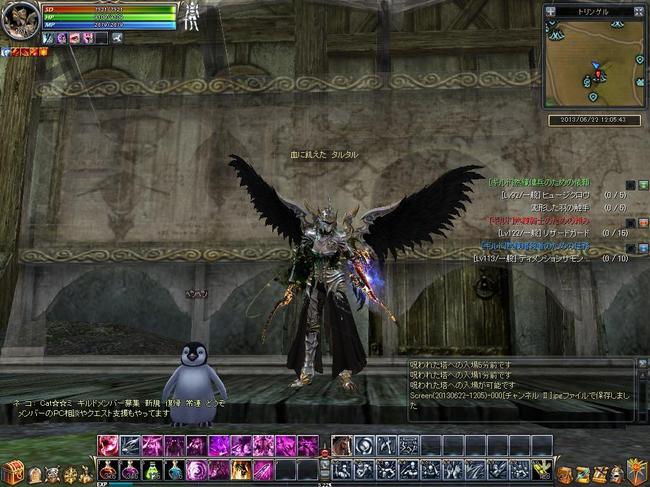Use the red potion in the hotbar
The image size is (650, 487).
[x=109, y=469]
